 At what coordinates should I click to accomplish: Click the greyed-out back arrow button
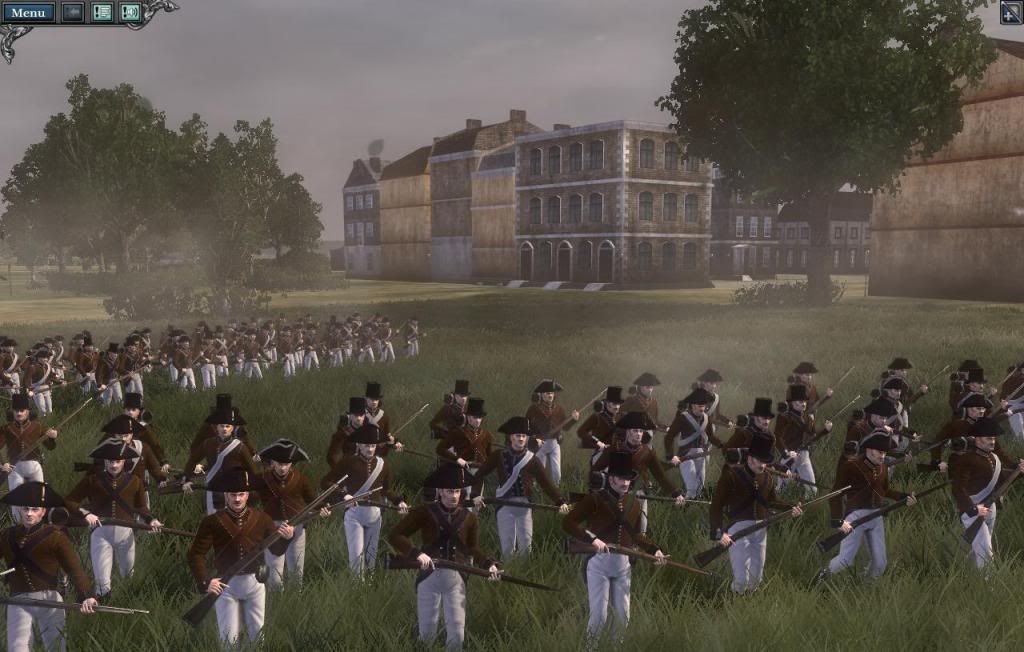click(x=73, y=12)
